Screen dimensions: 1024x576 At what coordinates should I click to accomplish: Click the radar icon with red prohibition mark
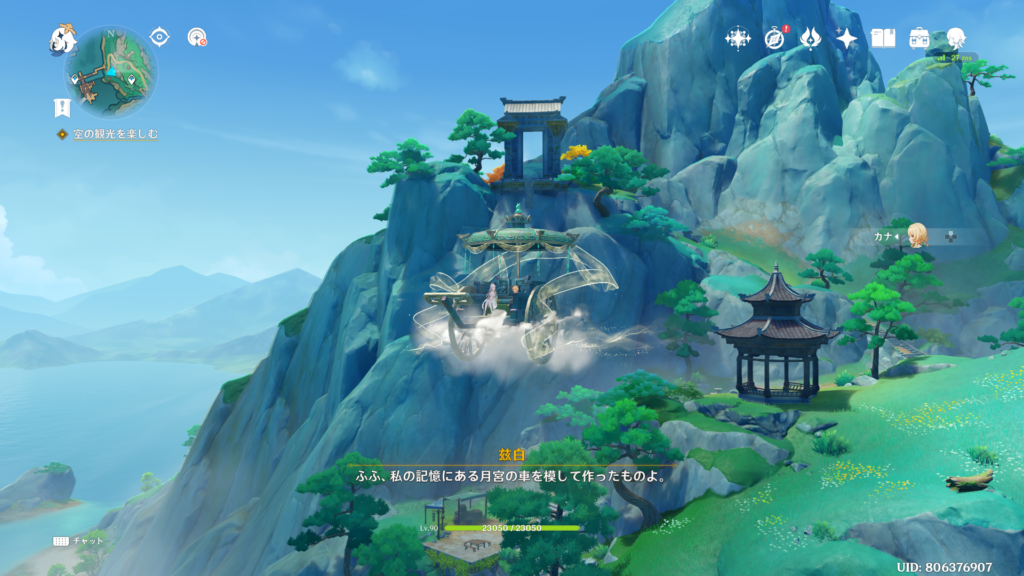click(197, 37)
